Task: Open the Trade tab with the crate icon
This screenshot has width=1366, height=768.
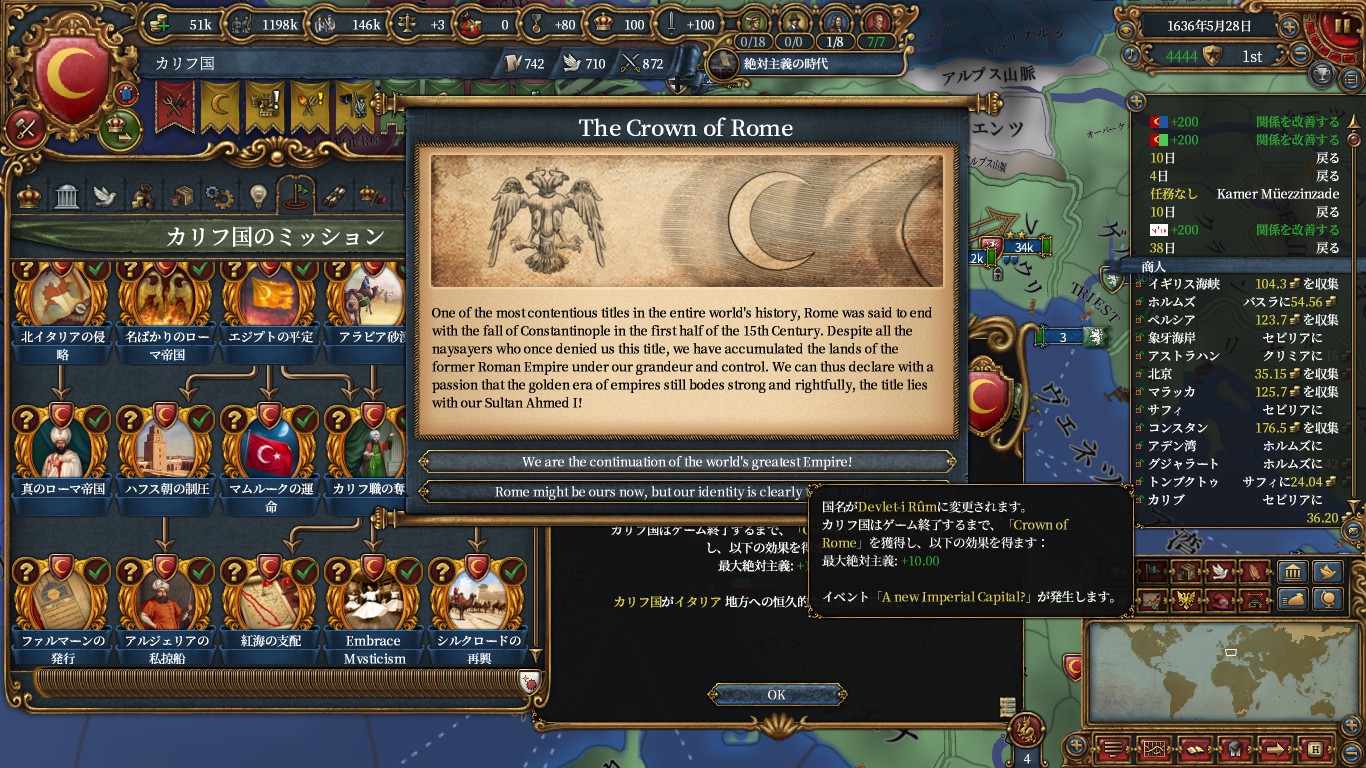Action: tap(181, 195)
